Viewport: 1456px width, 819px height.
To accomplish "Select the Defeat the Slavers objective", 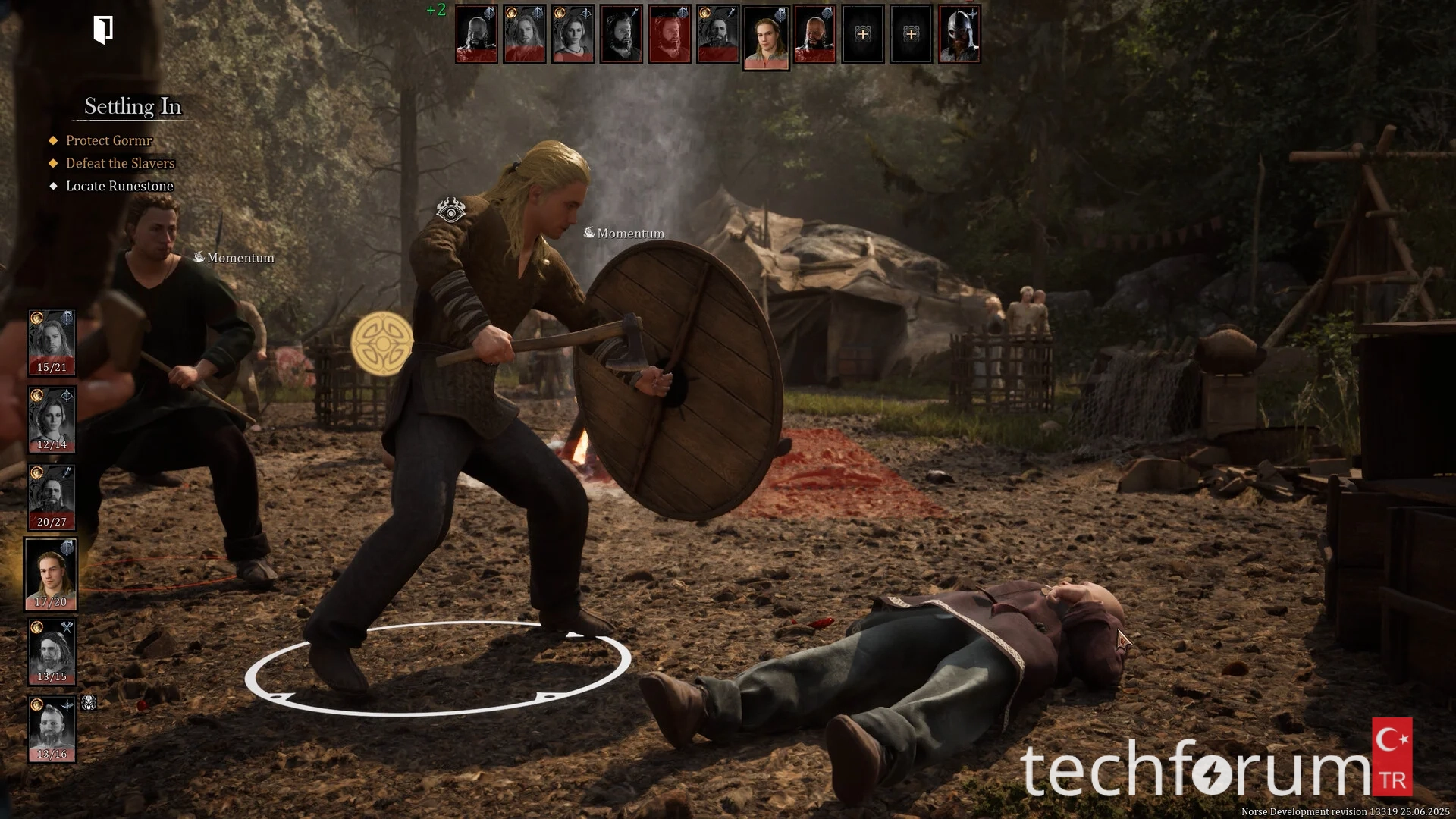I will point(120,163).
